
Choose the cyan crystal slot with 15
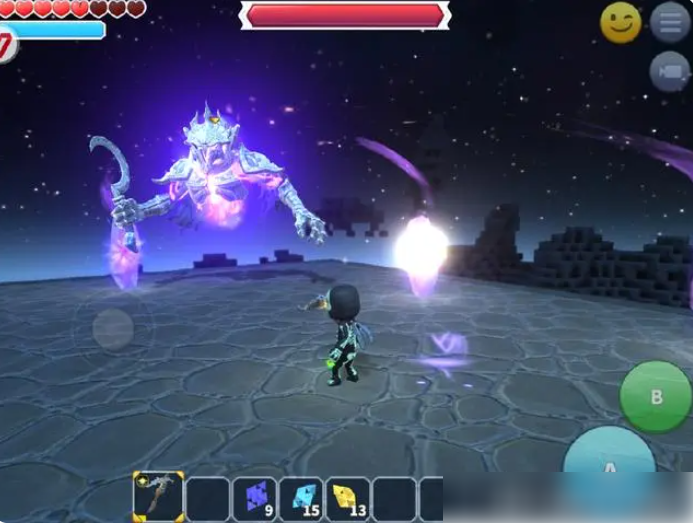(x=301, y=497)
